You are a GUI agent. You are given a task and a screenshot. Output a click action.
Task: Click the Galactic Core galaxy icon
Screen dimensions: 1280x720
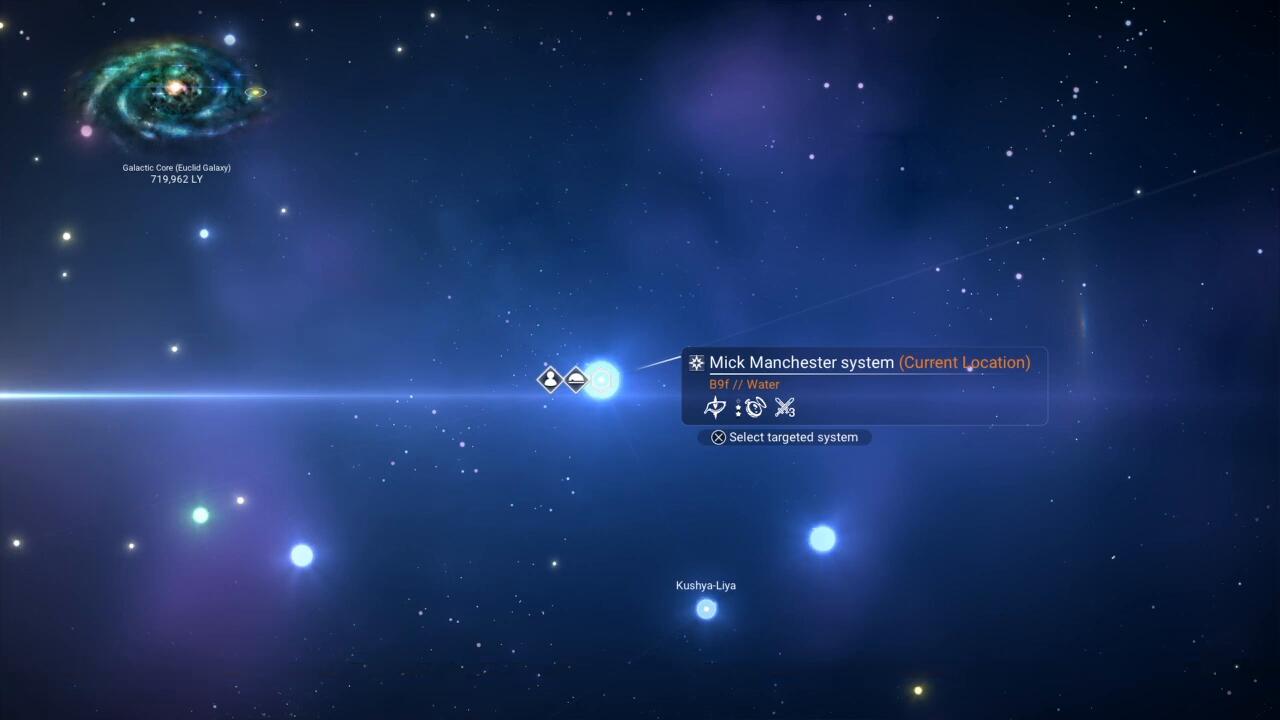click(175, 90)
